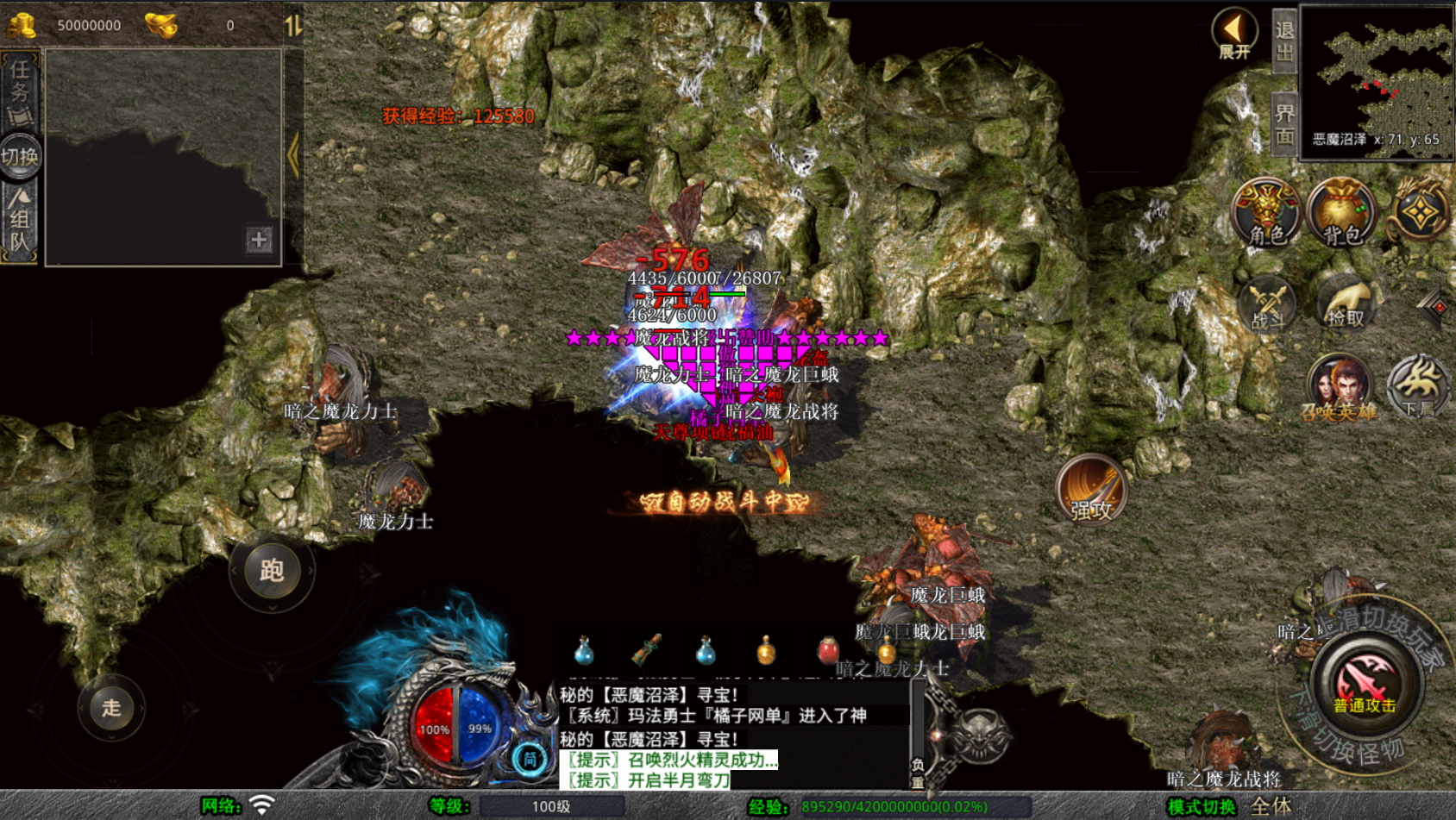1456x820 pixels.
Task: Open the 组队 team tab
Action: [20, 221]
